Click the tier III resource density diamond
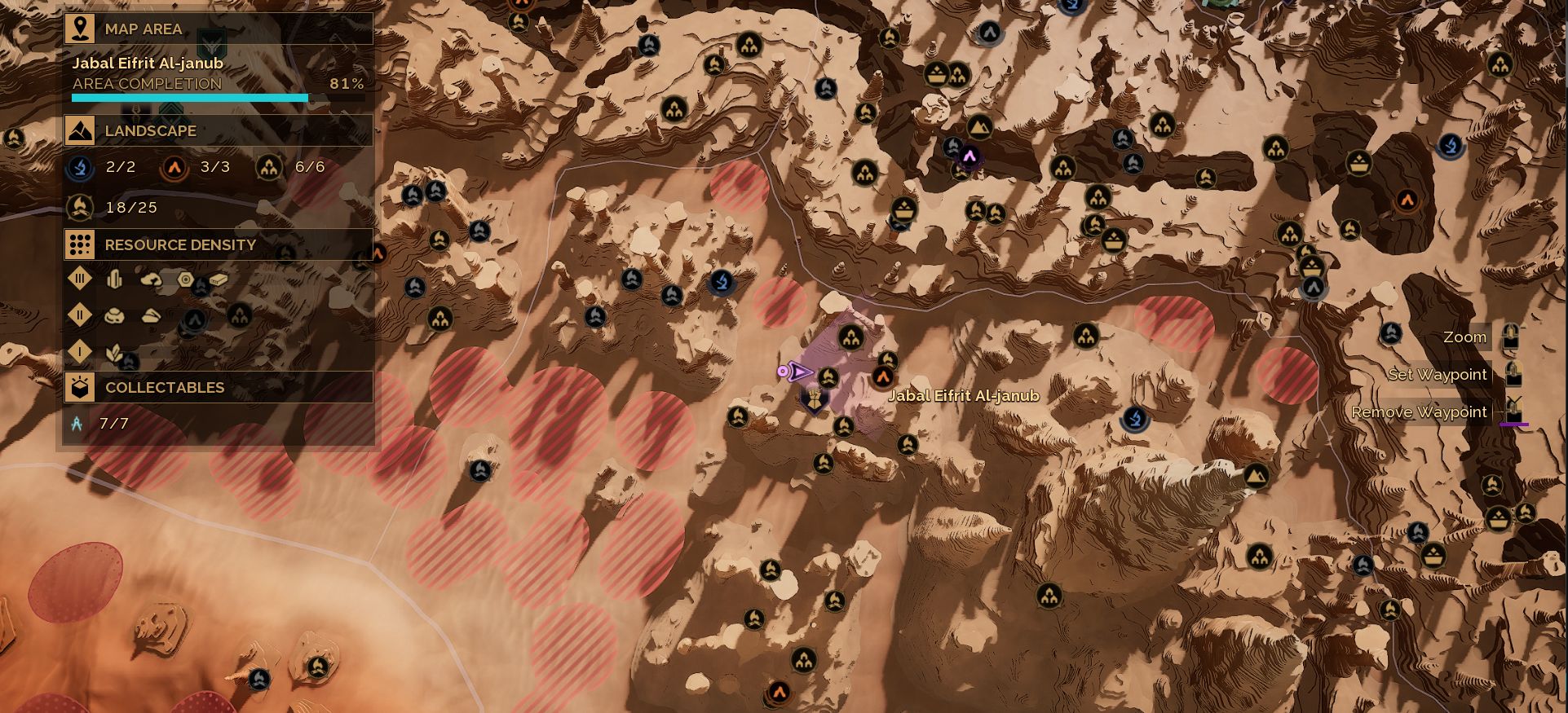The width and height of the screenshot is (1568, 713). click(x=80, y=279)
